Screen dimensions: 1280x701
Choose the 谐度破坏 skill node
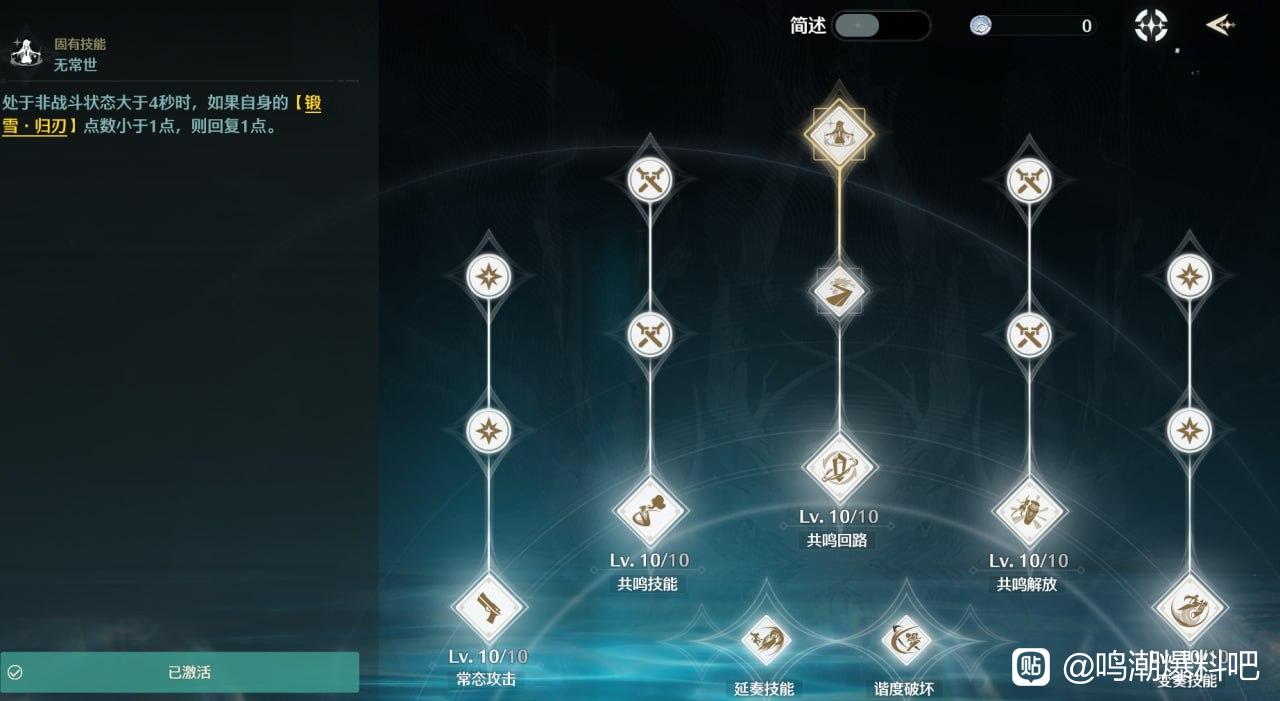coord(906,639)
